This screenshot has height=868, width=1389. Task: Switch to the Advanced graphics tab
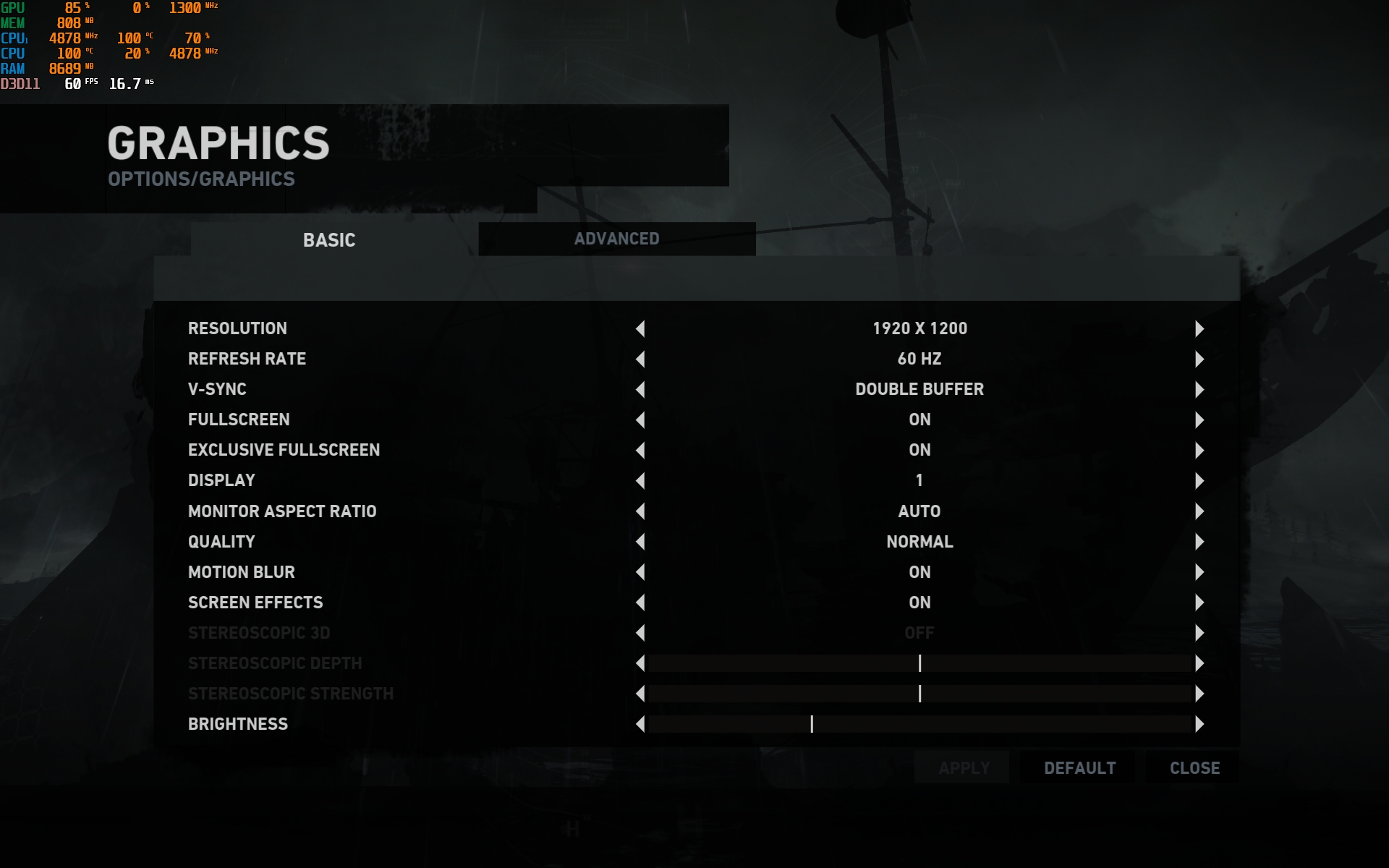(x=616, y=239)
